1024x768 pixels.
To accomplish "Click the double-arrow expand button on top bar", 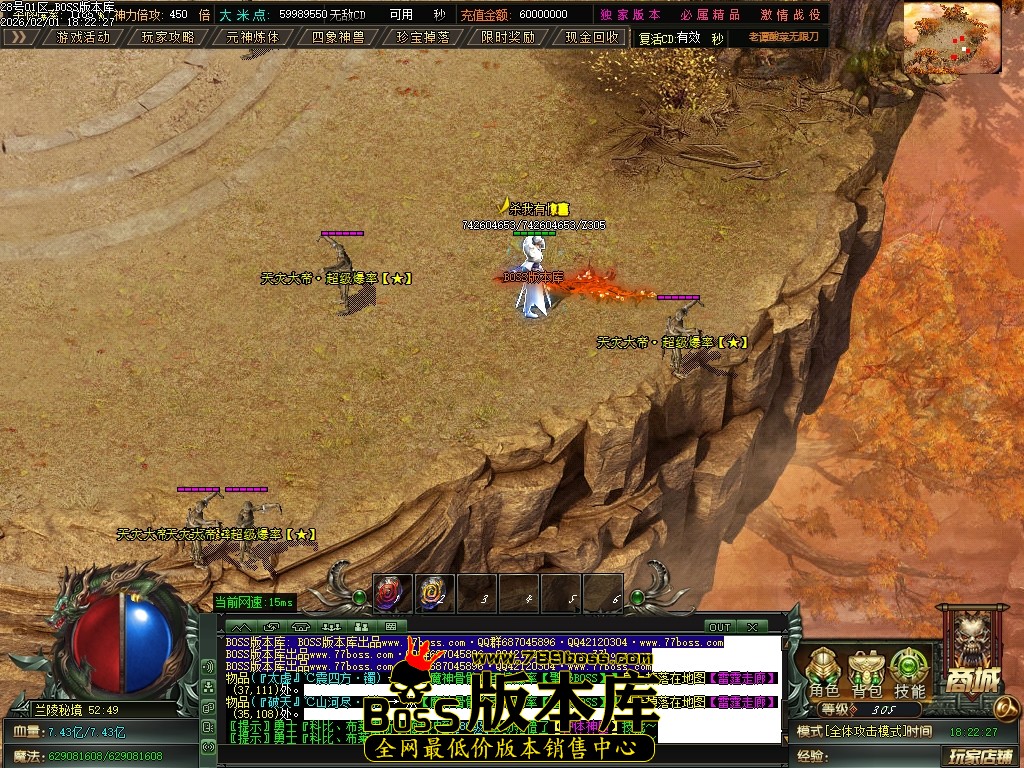I will click(x=19, y=37).
